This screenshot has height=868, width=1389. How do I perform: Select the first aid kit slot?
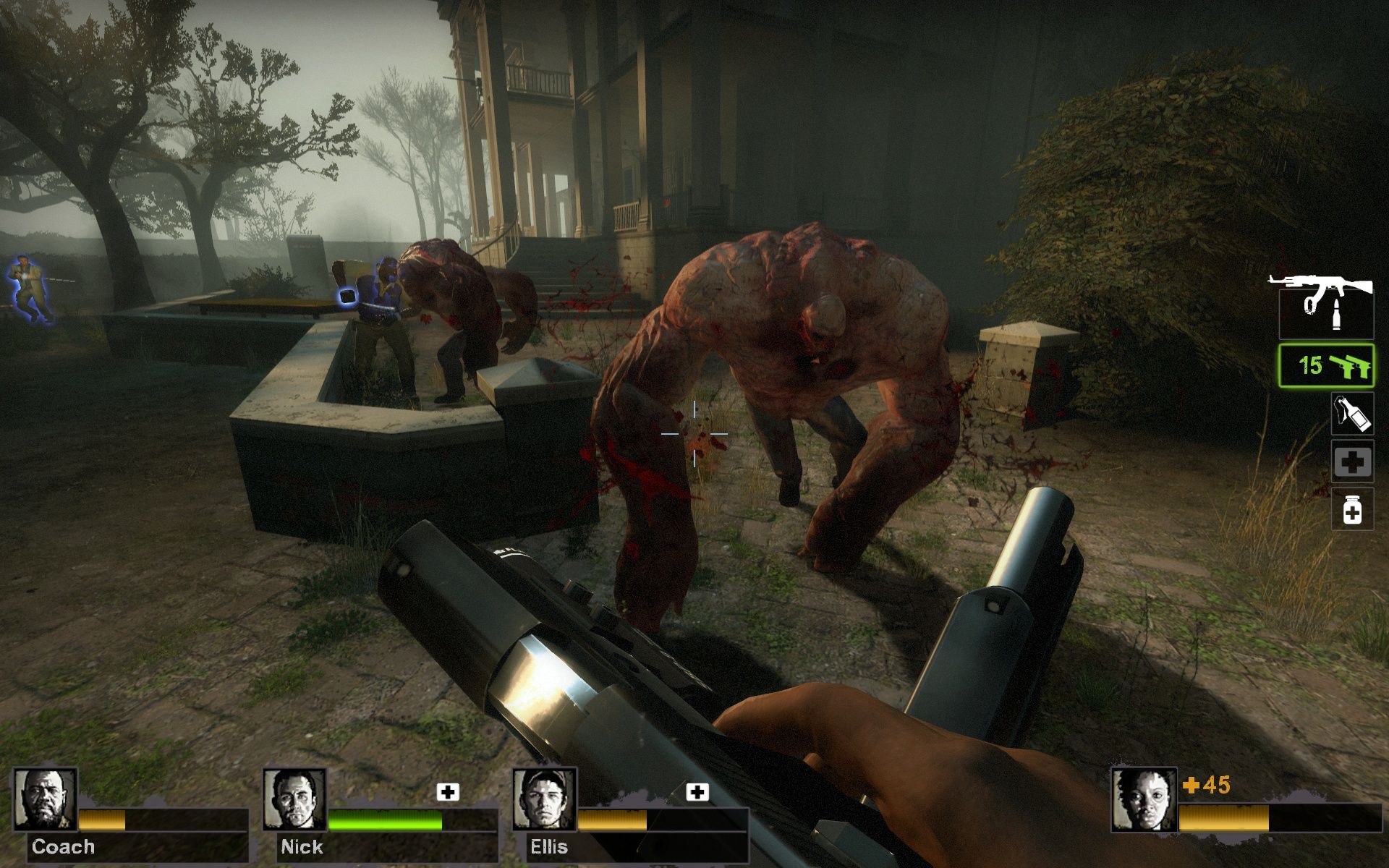(1352, 461)
